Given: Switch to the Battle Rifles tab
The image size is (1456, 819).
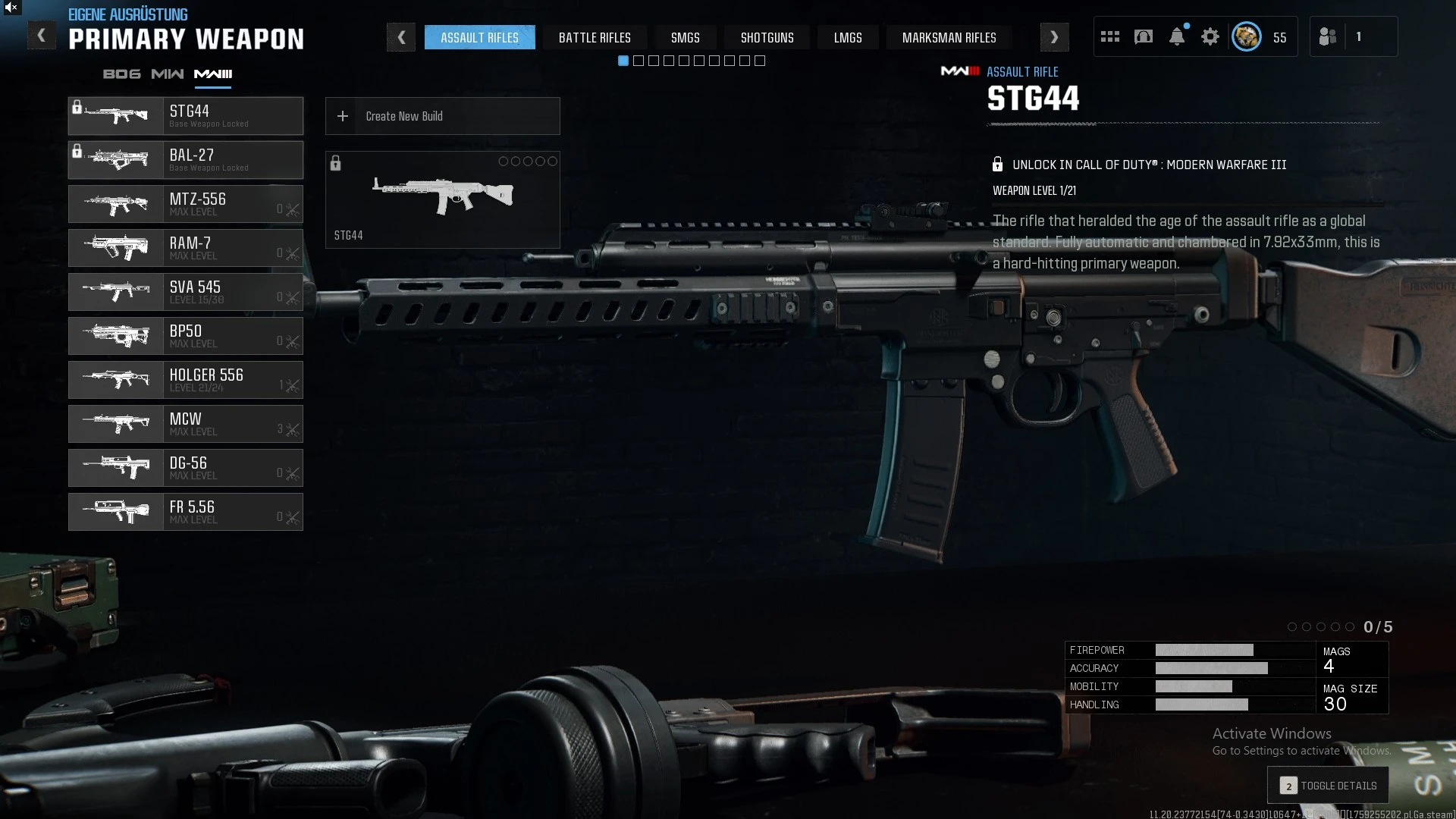Looking at the screenshot, I should coord(595,37).
